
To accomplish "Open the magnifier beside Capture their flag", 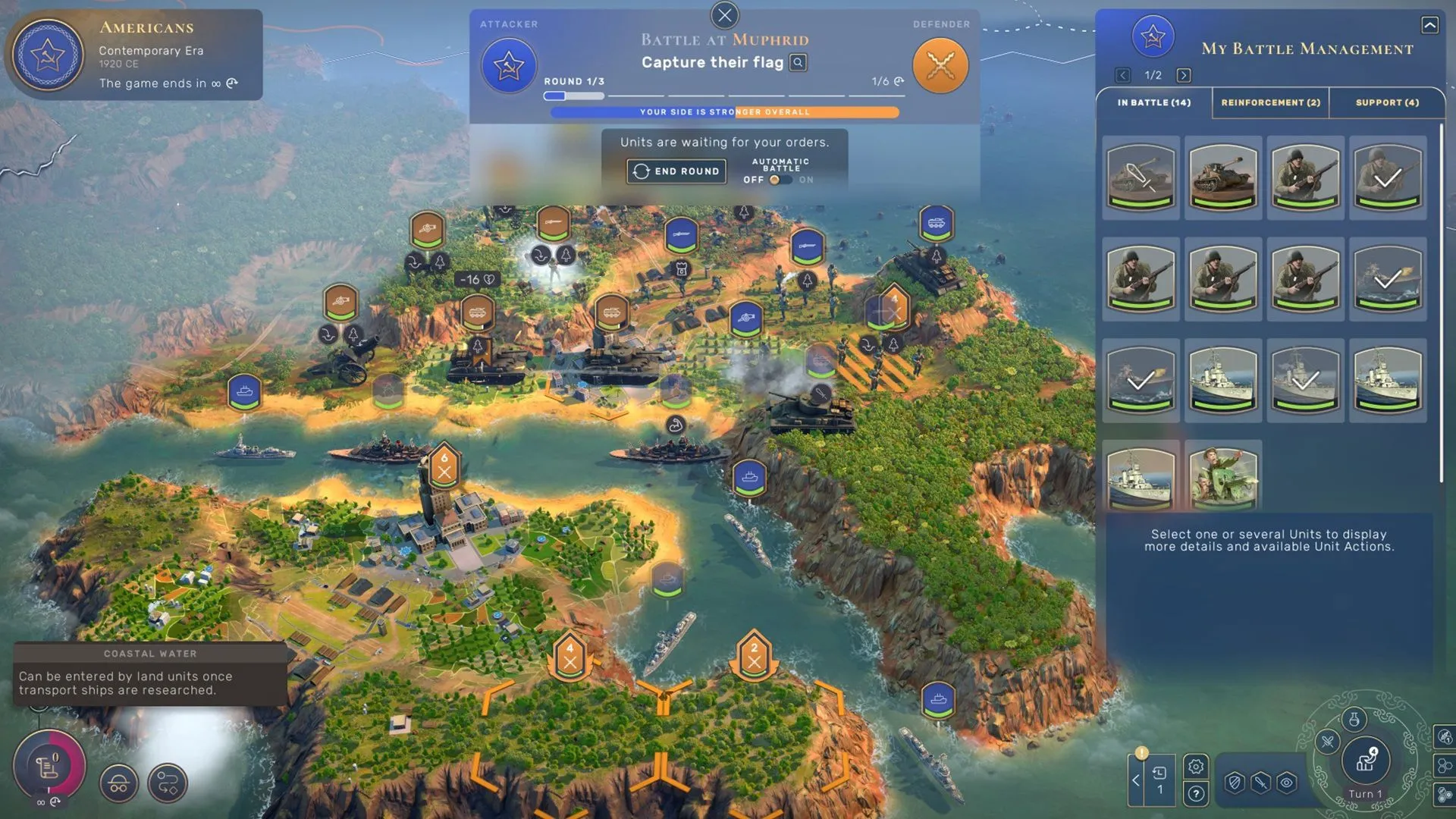I will click(x=797, y=63).
